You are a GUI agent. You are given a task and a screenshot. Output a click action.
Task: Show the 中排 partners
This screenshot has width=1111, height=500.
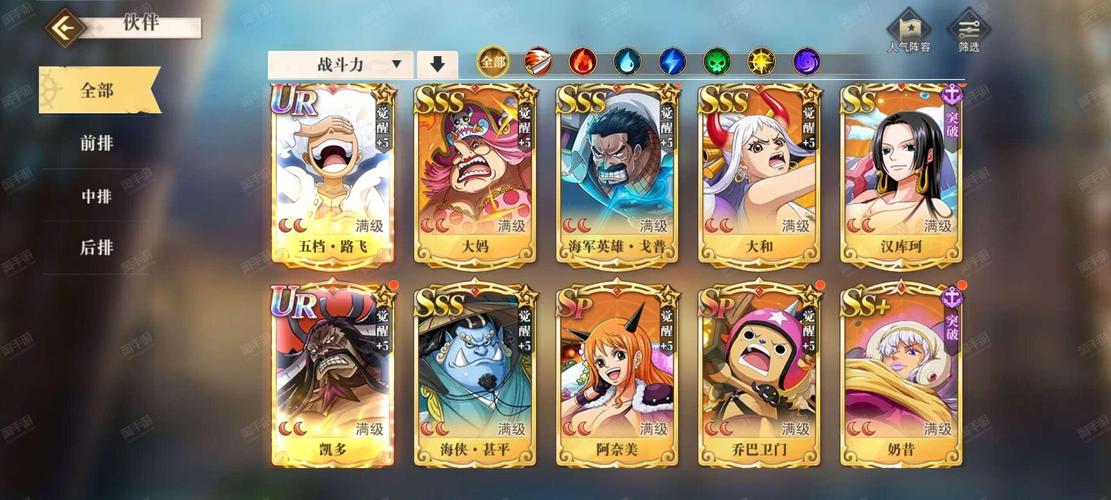[x=97, y=196]
